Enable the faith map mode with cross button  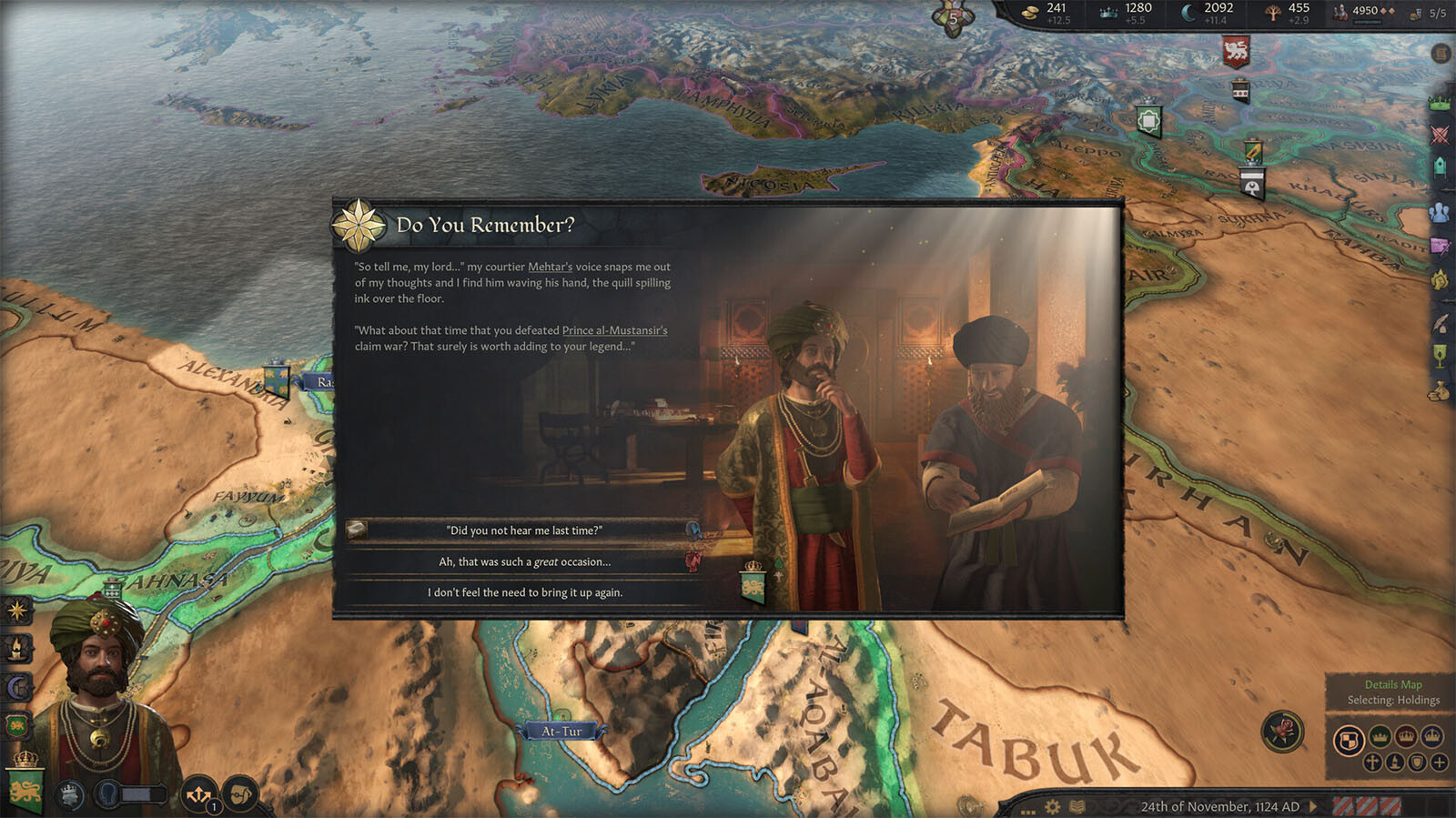coord(1372,762)
